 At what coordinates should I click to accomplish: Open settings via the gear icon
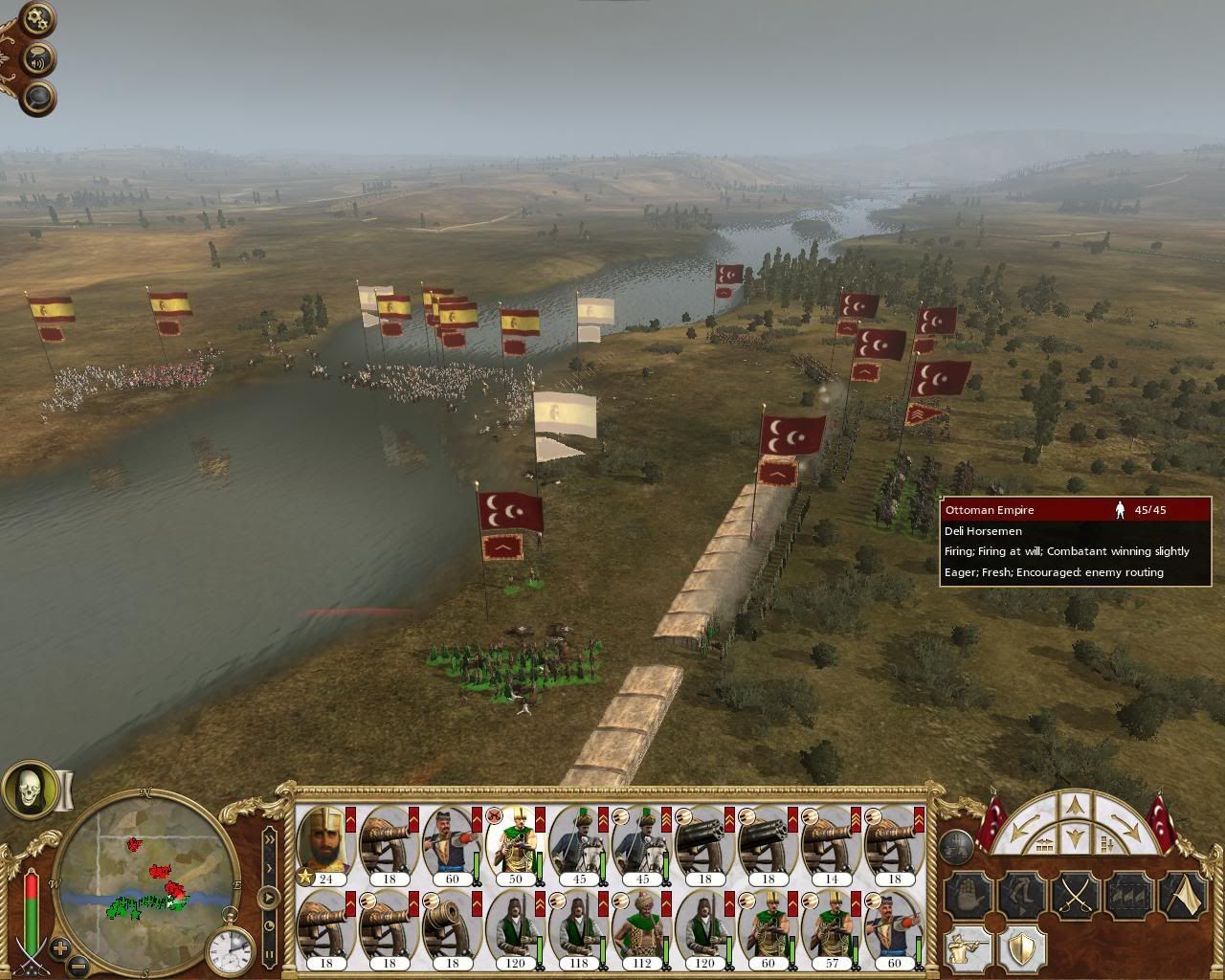point(36,16)
